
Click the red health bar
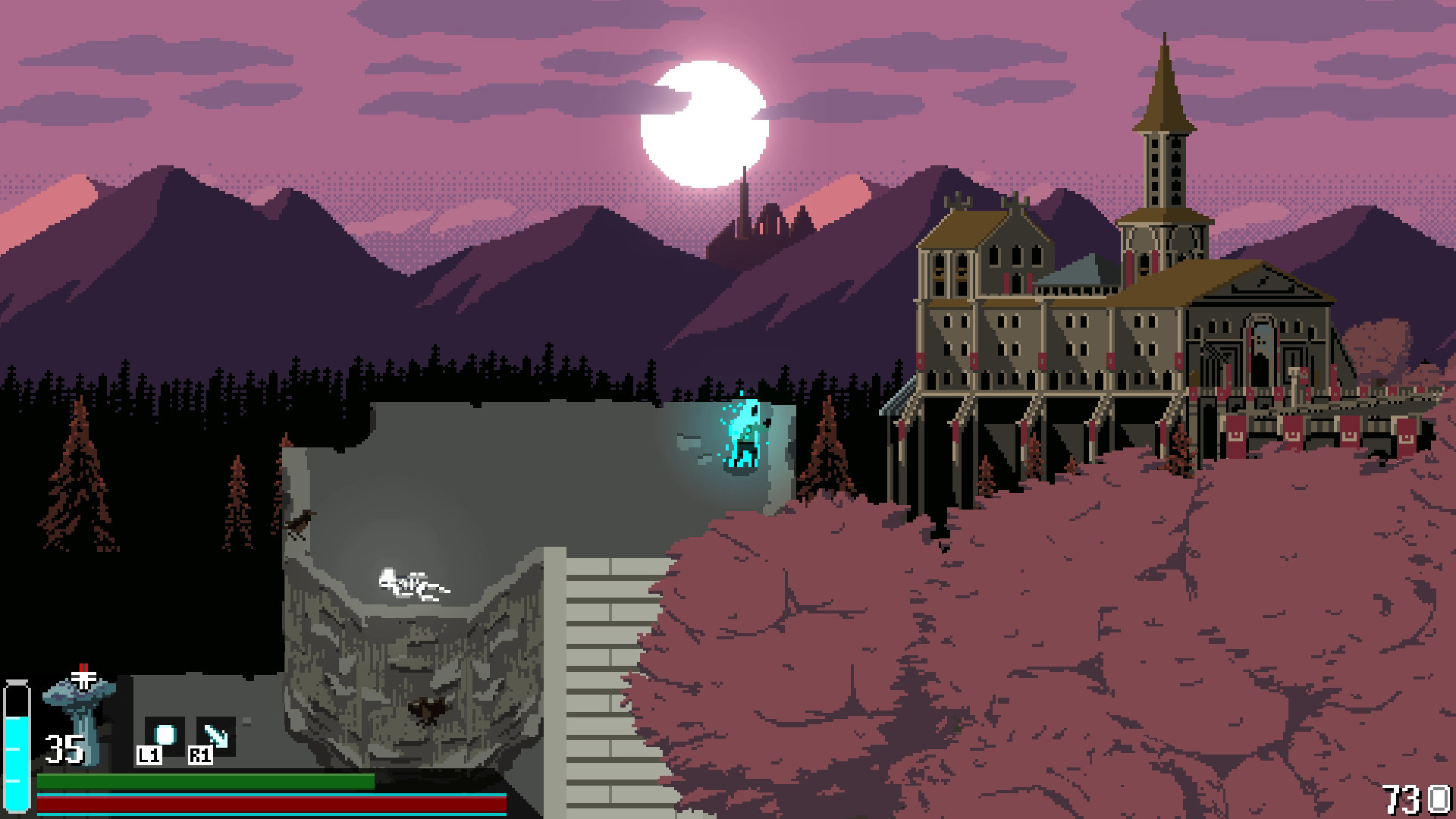click(265, 804)
